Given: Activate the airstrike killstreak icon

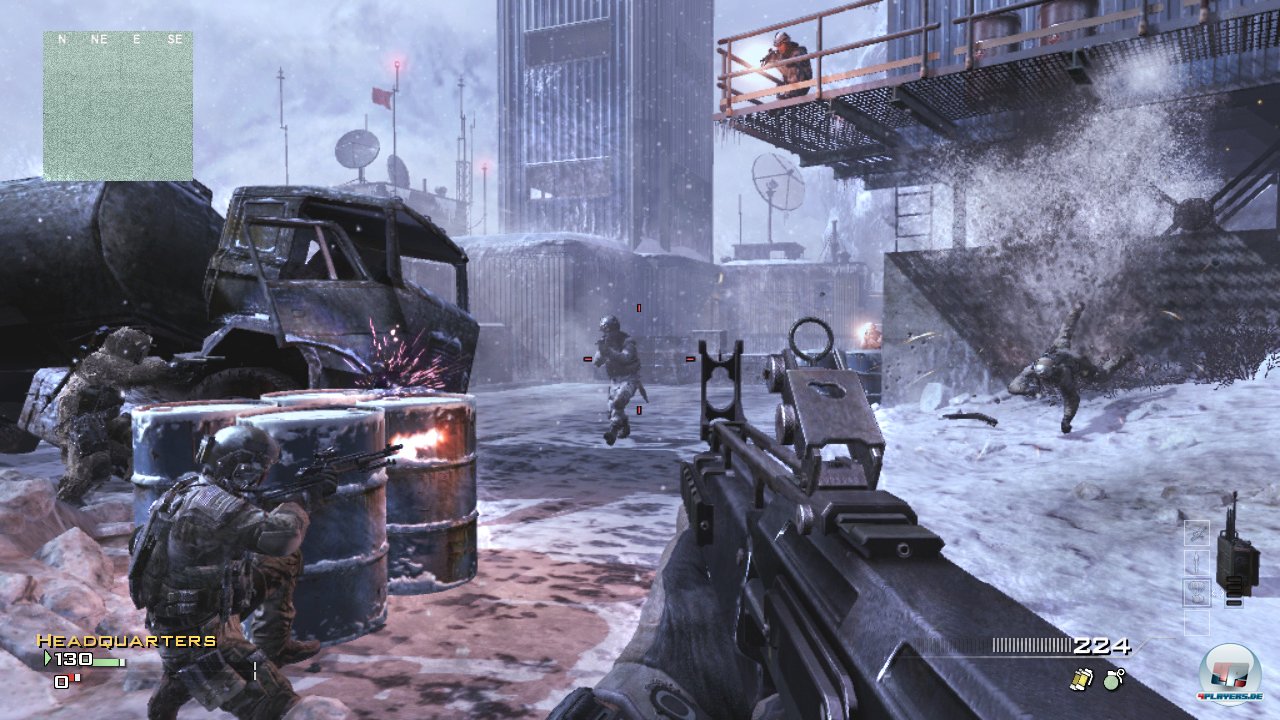Looking at the screenshot, I should [1197, 533].
